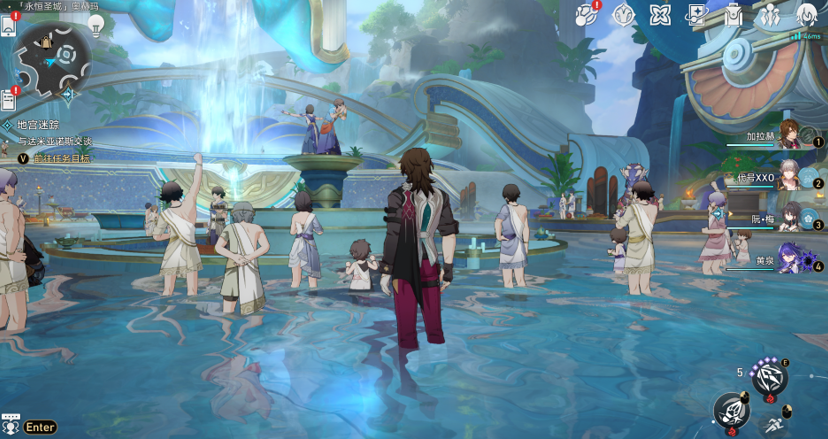Open the mission log clipboard icon
The image size is (828, 439).
pos(9,99)
